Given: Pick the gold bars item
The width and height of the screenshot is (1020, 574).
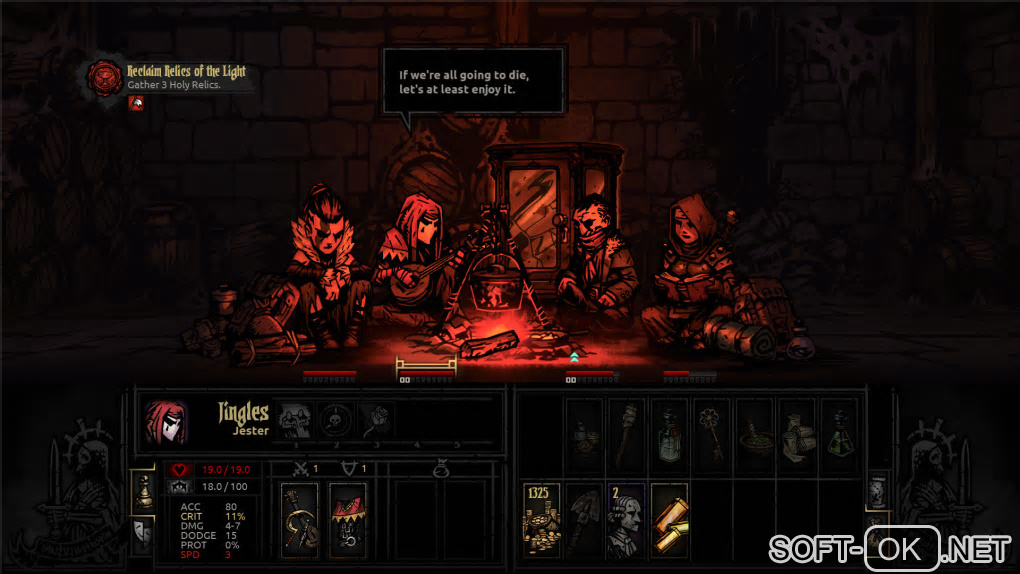Looking at the screenshot, I should pos(670,520).
